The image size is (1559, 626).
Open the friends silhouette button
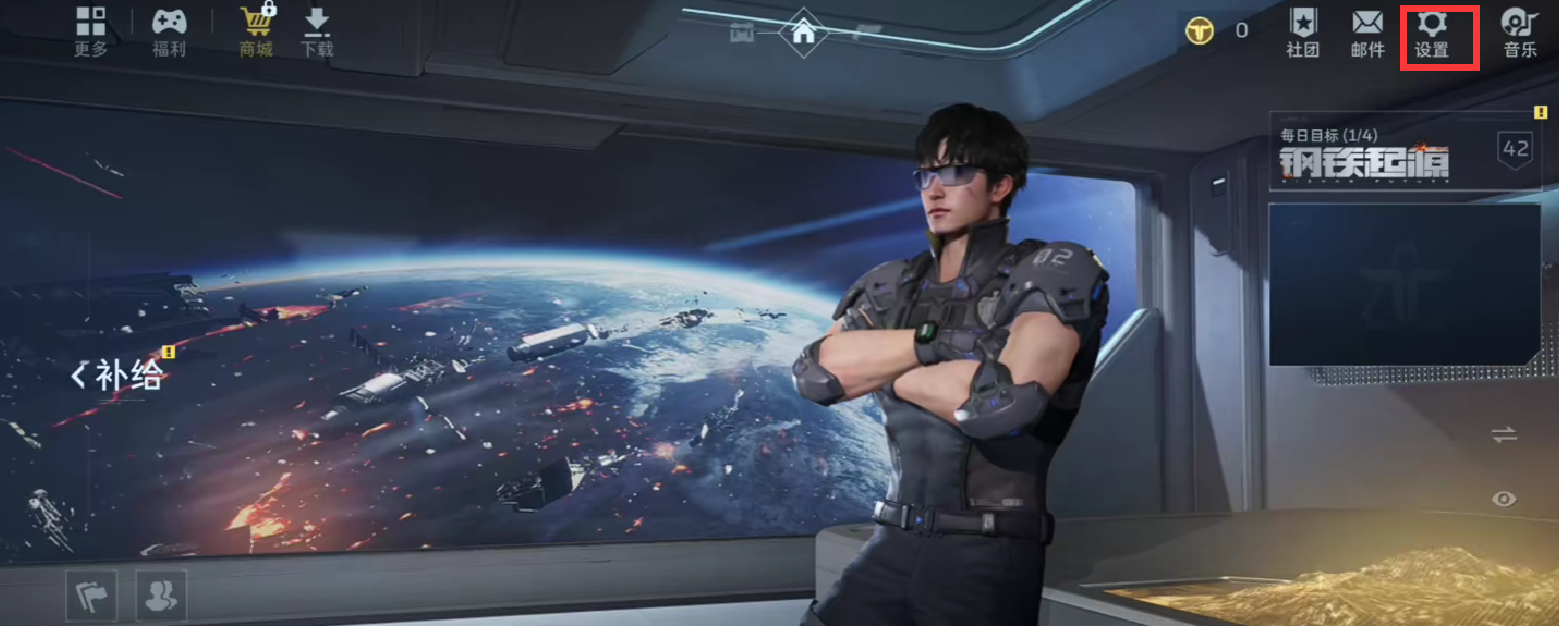[x=160, y=595]
